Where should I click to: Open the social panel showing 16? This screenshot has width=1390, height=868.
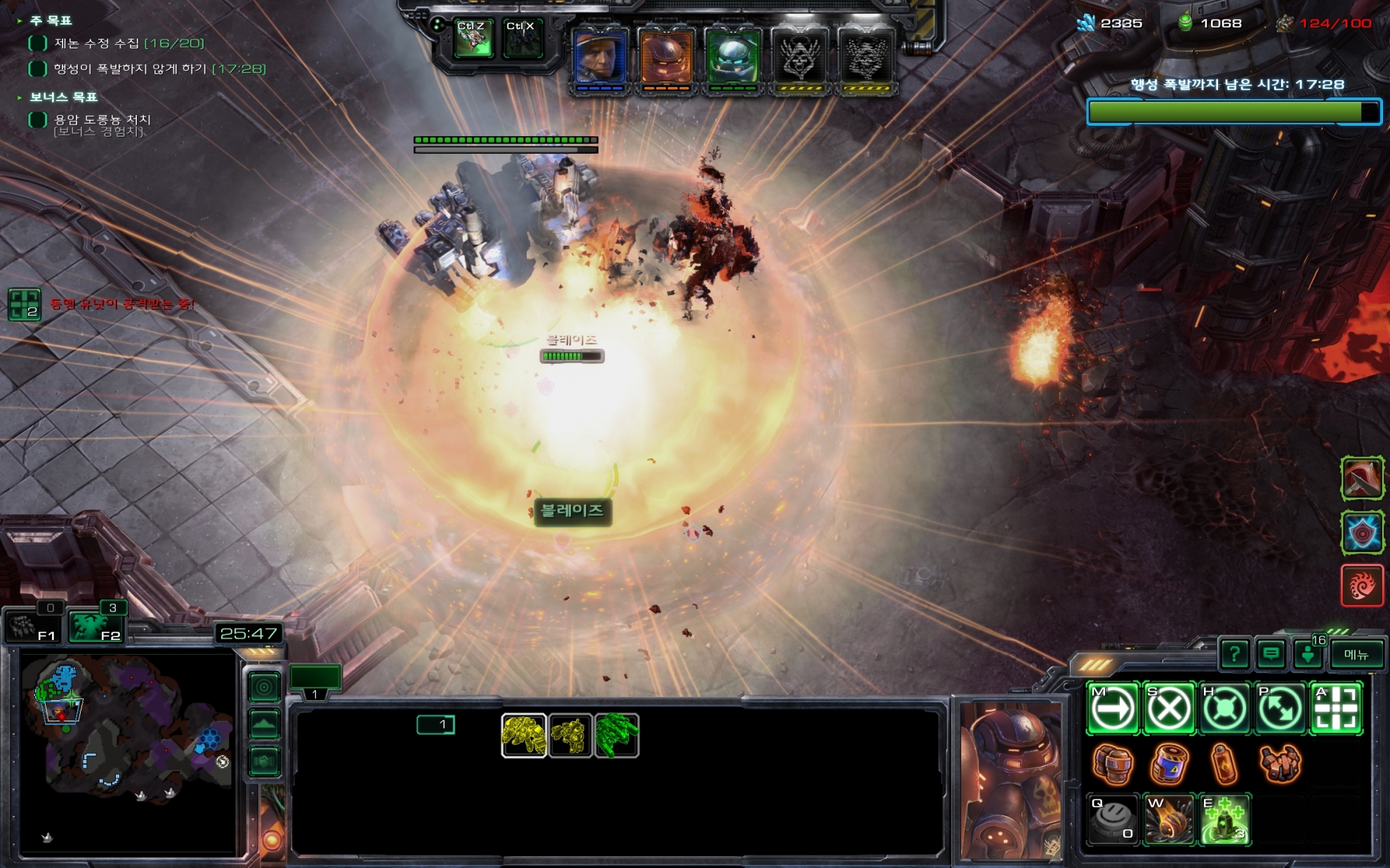[x=1309, y=653]
